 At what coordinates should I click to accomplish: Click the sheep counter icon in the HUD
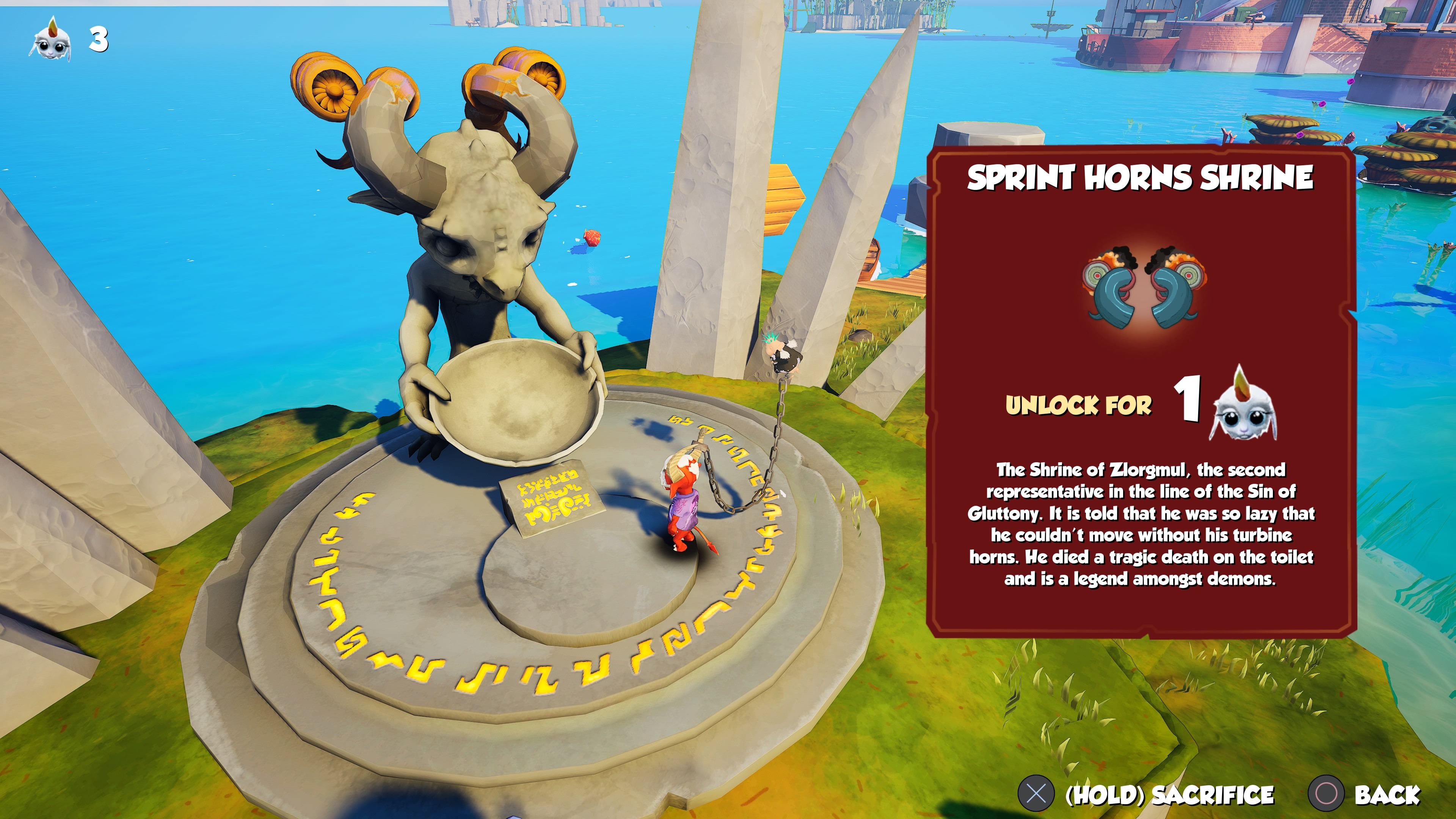tap(50, 39)
